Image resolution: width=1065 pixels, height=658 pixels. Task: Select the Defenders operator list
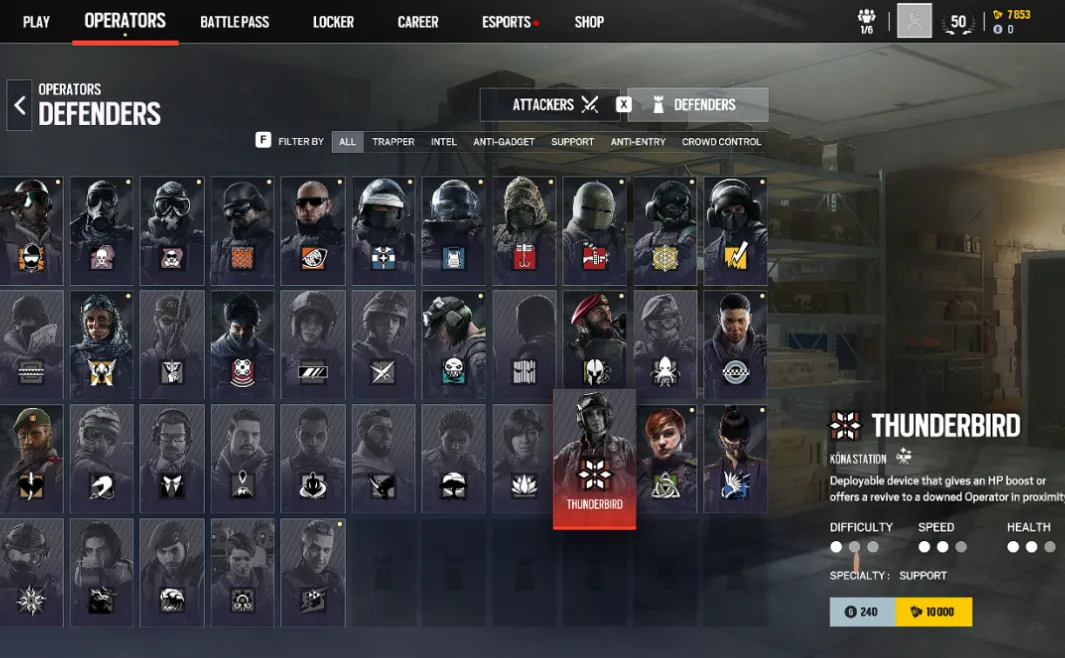coord(698,105)
